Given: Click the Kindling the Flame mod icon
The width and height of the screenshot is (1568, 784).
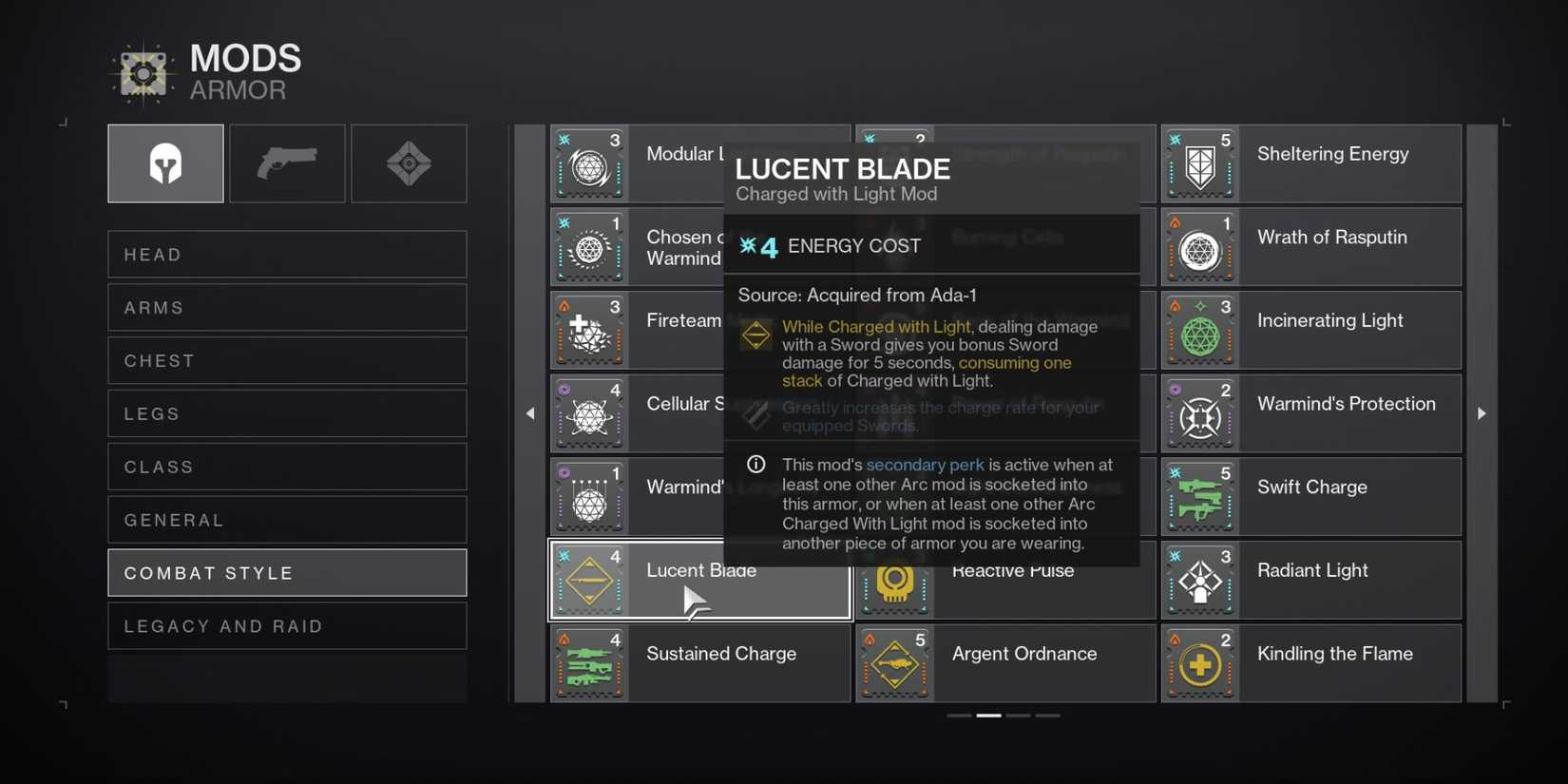Looking at the screenshot, I should click(1200, 662).
